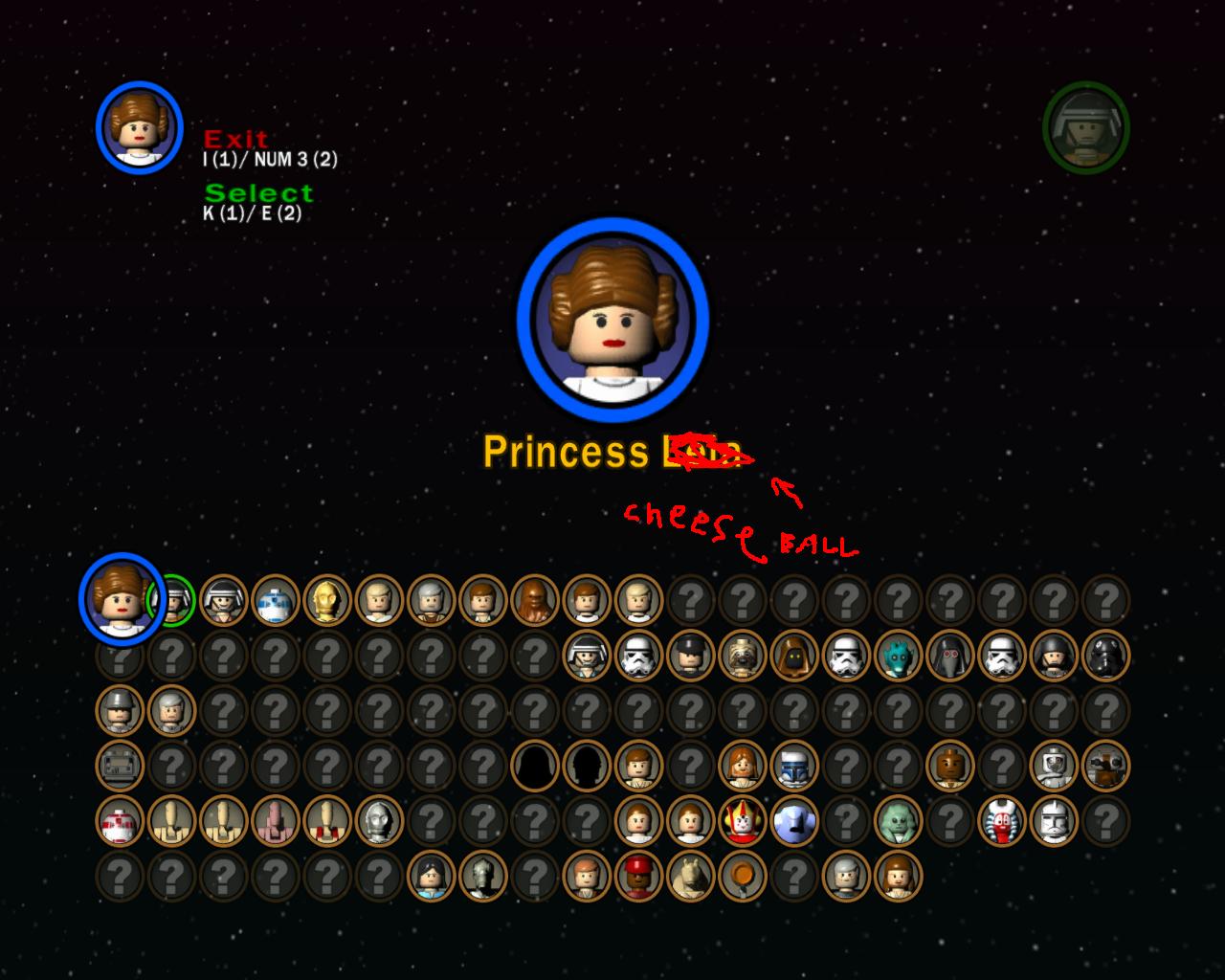Select the R2-D2 character portrait
Screen dimensions: 1225x980
276,600
